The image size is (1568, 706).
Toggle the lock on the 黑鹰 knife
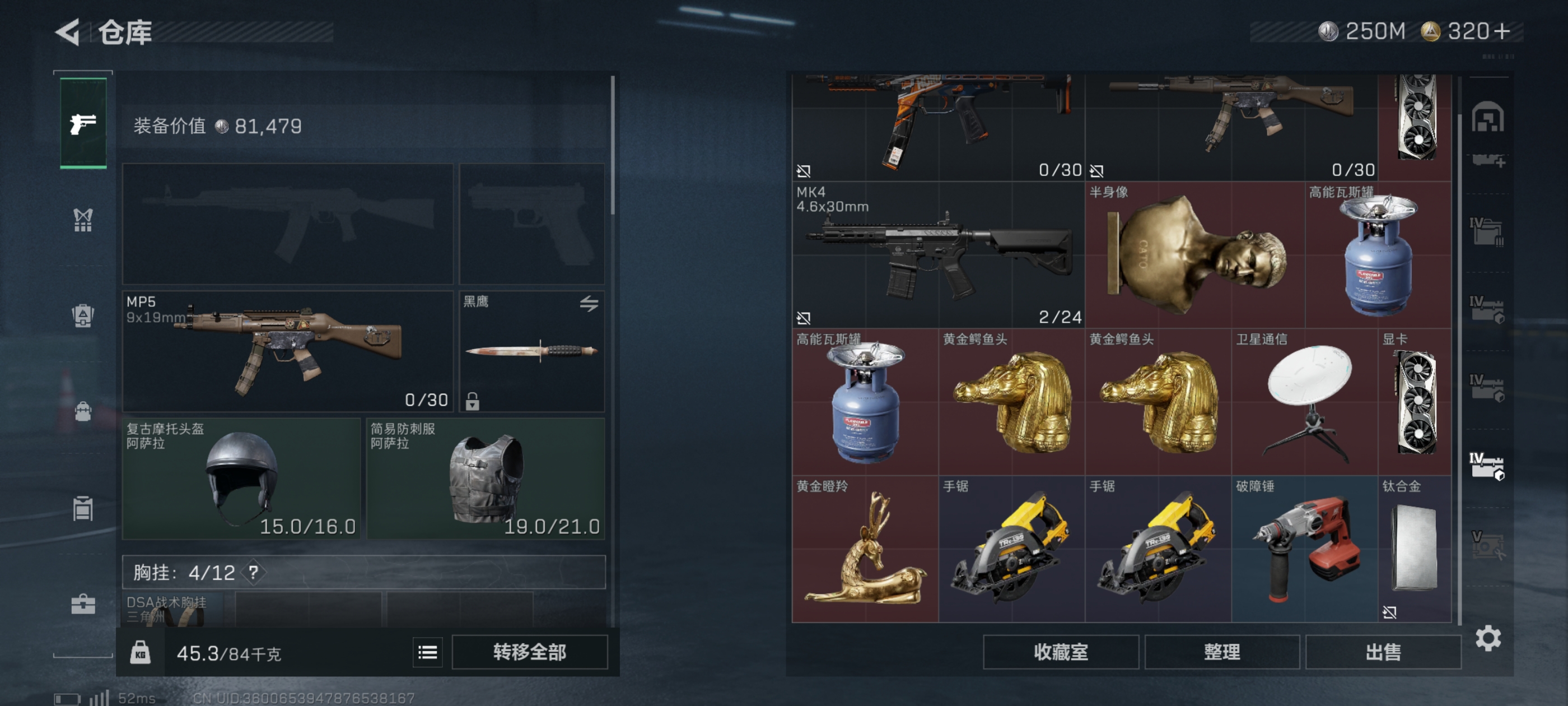pyautogui.click(x=473, y=400)
